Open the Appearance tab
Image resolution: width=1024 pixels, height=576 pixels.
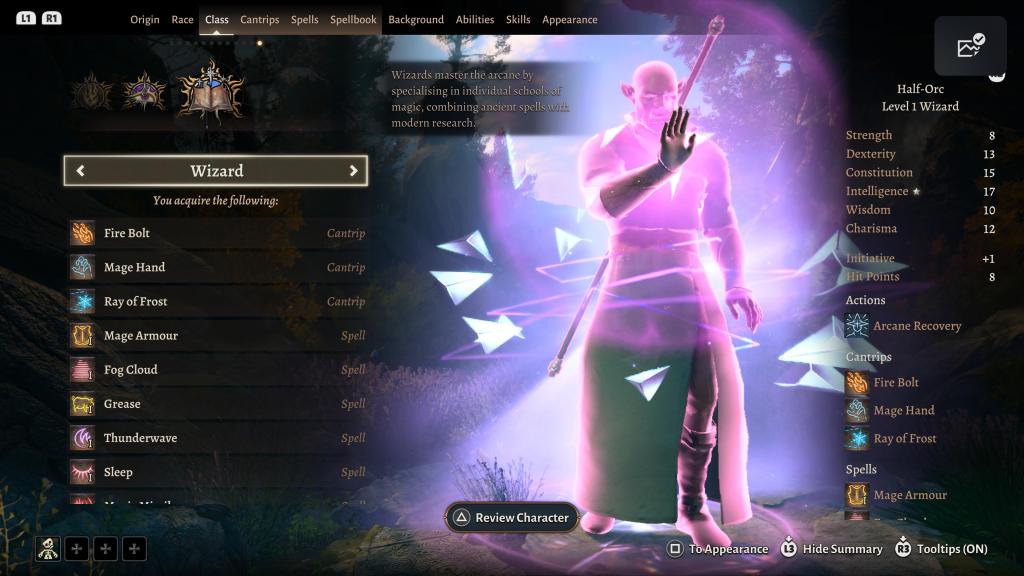(x=570, y=20)
